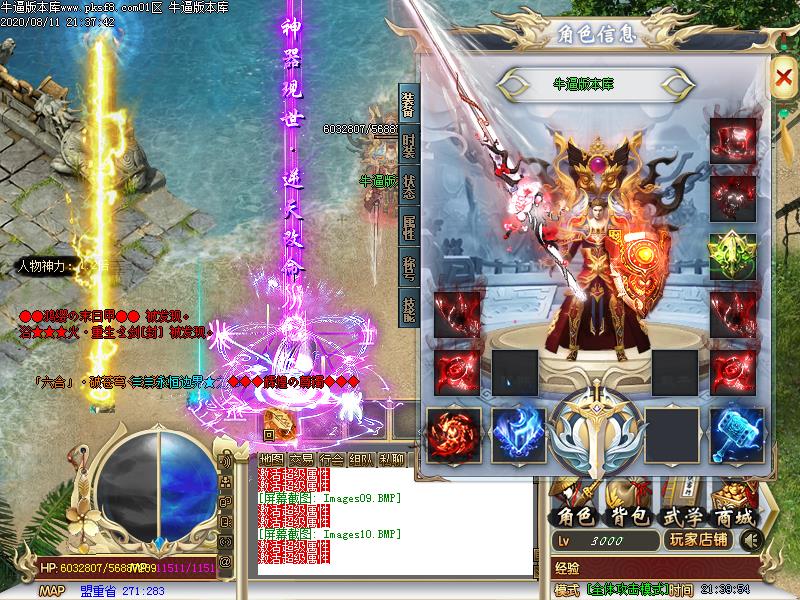Select the 属性 attributes tab

(408, 228)
